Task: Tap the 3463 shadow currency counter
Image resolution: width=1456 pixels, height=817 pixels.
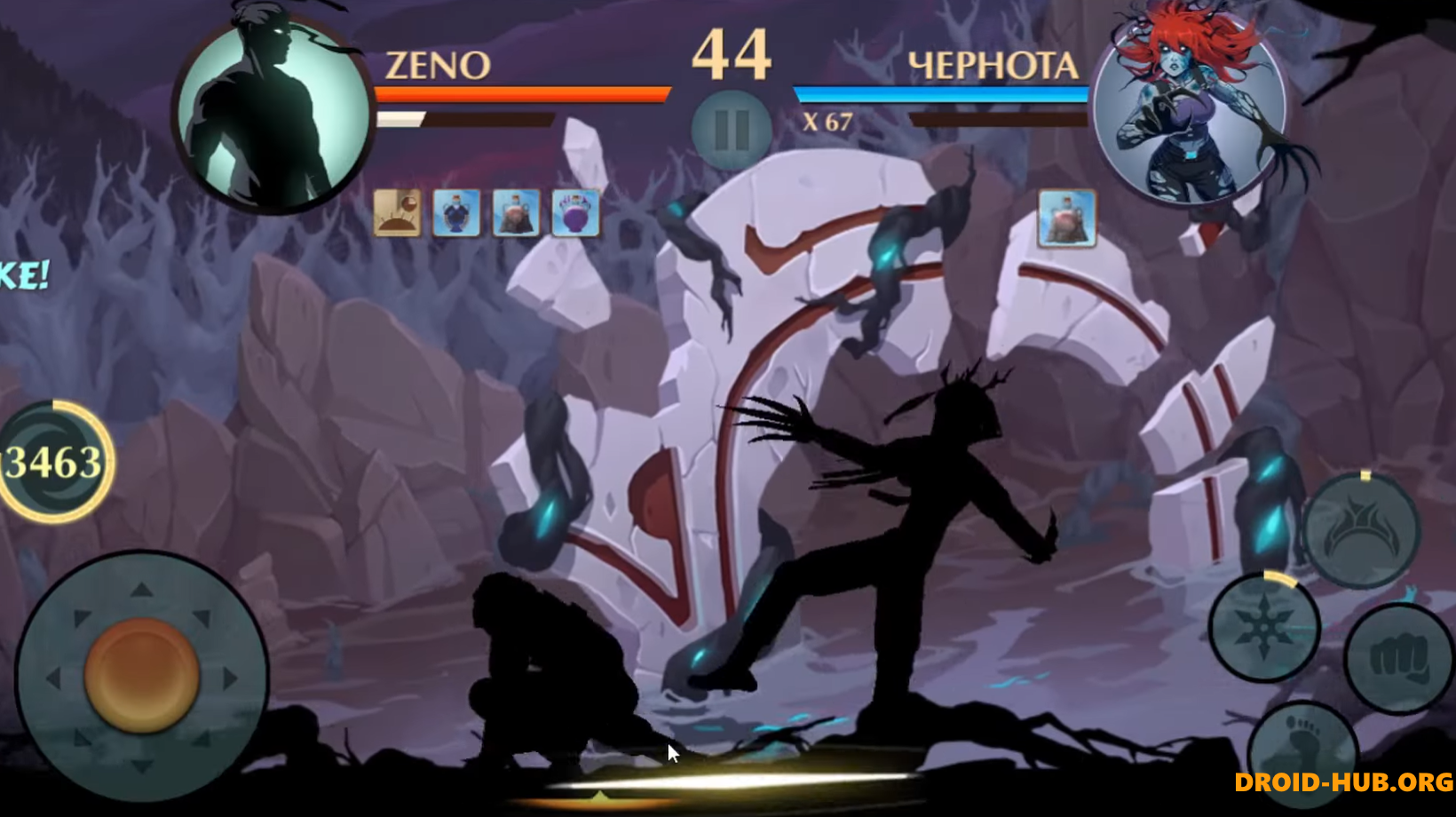Action: point(51,461)
